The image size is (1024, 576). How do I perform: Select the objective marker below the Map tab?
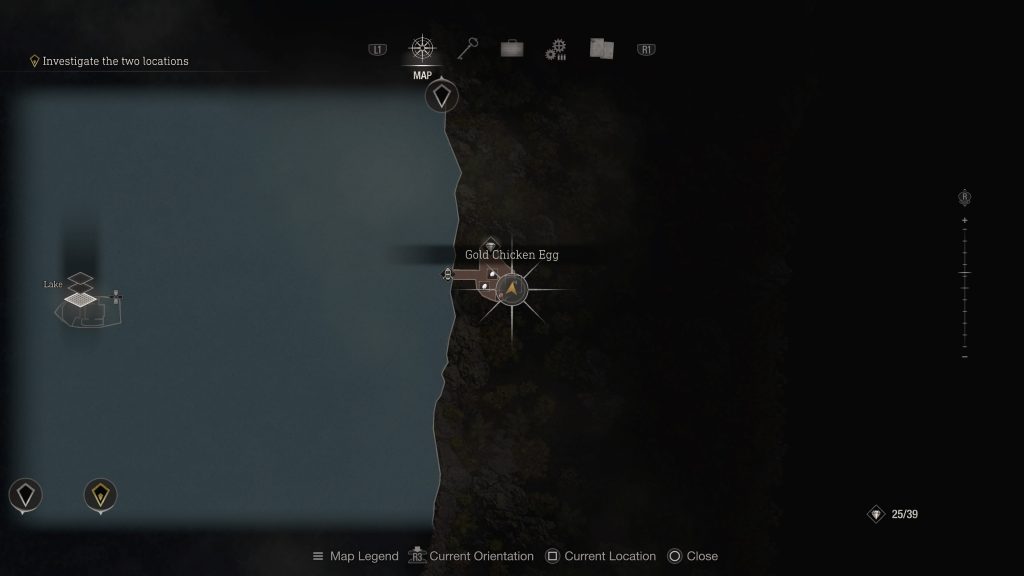pos(442,97)
